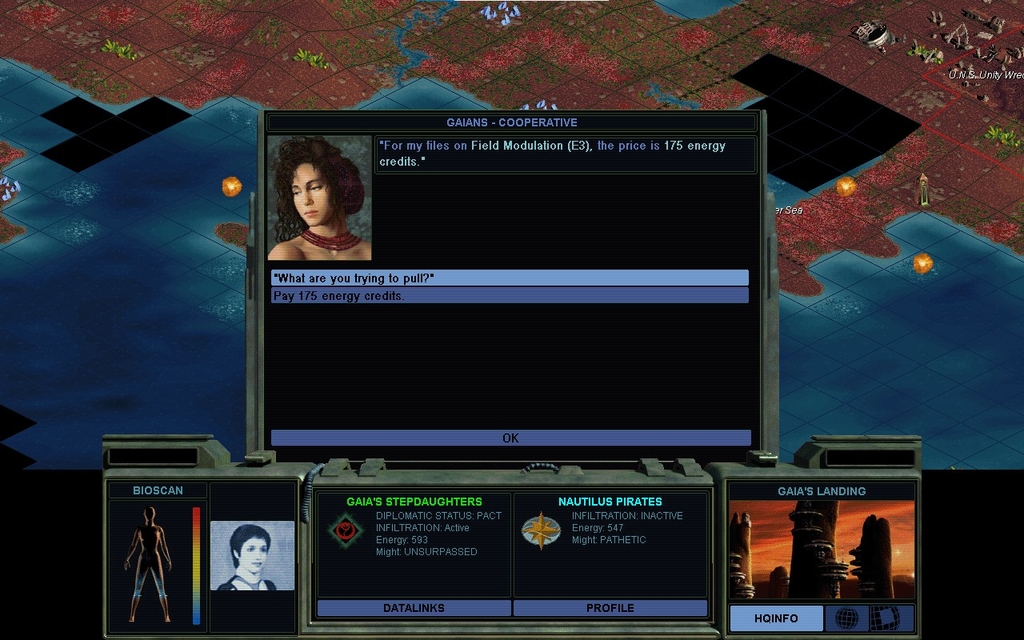Image resolution: width=1024 pixels, height=640 pixels.
Task: Click the Gaian leader portrait
Action: [319, 198]
